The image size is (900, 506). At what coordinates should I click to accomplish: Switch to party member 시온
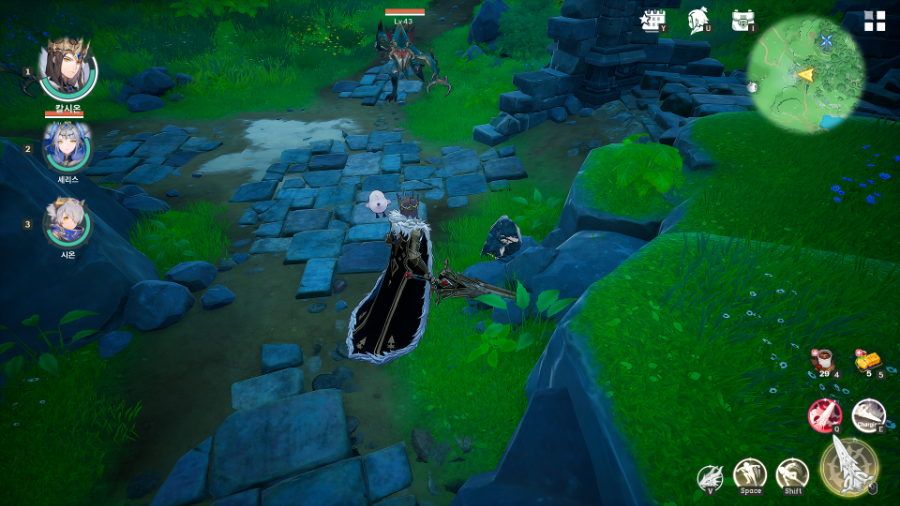point(67,222)
